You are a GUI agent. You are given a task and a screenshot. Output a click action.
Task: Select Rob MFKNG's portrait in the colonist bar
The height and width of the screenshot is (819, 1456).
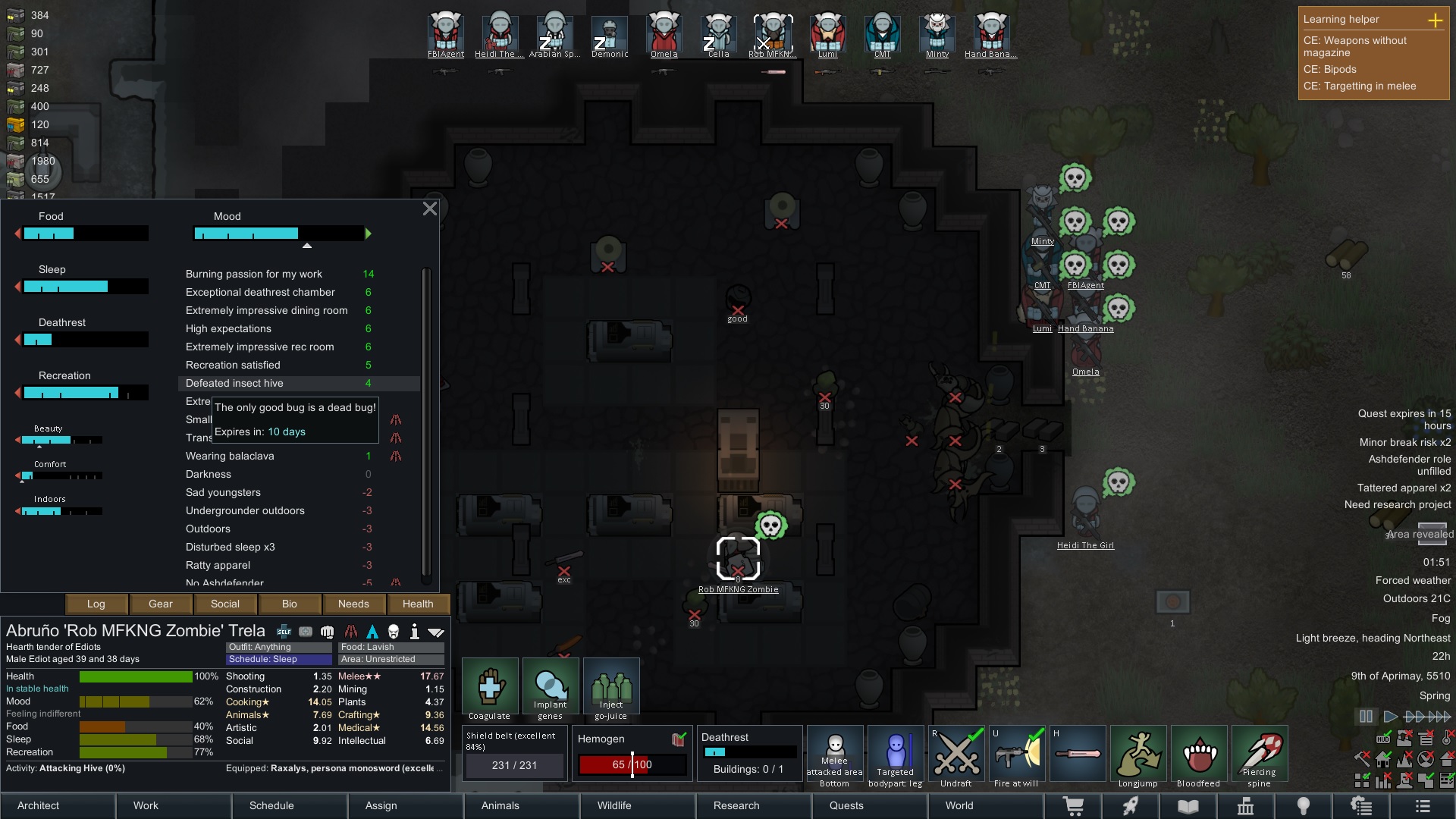point(772,32)
